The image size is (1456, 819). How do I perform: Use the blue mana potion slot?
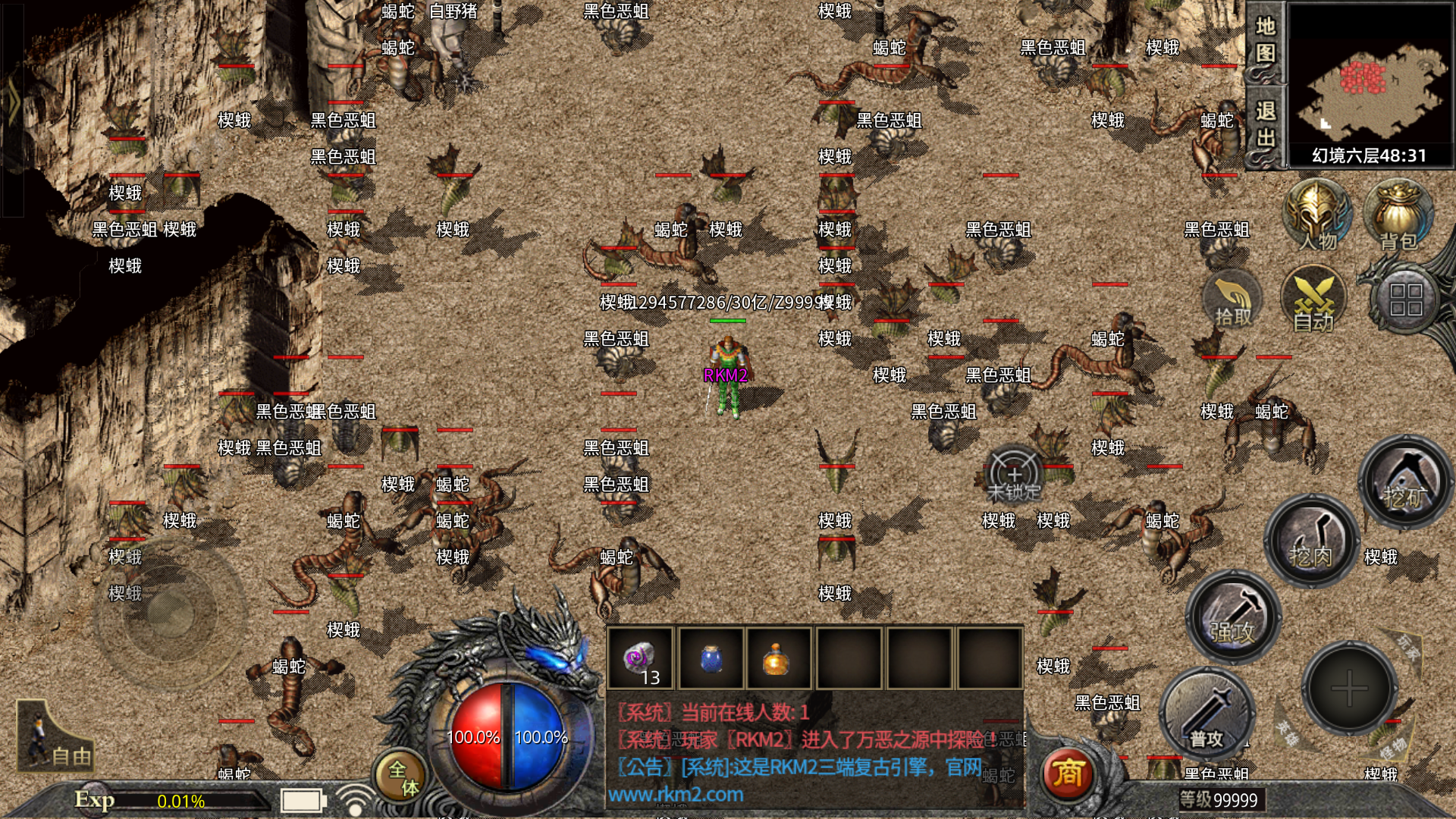click(x=711, y=658)
